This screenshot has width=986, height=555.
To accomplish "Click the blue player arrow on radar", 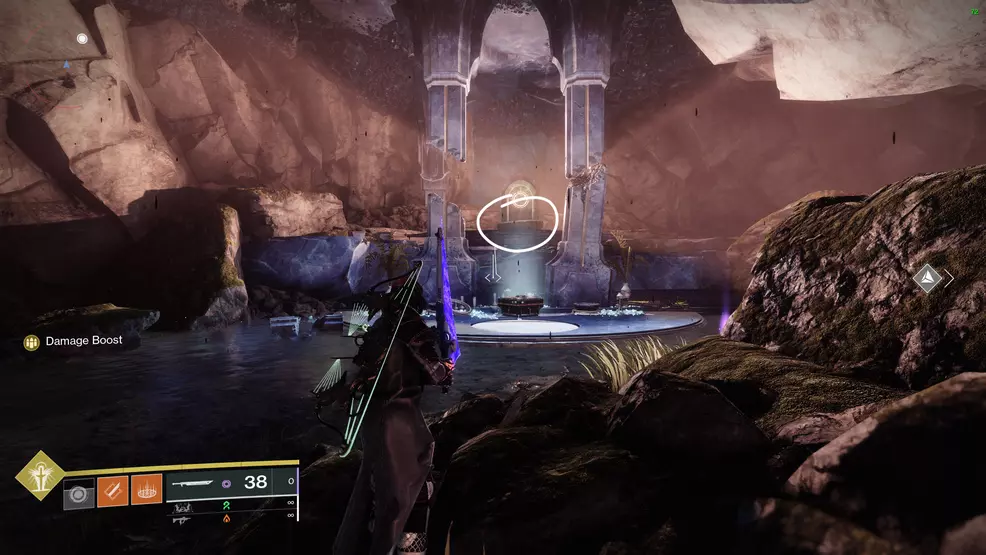I will point(67,62).
